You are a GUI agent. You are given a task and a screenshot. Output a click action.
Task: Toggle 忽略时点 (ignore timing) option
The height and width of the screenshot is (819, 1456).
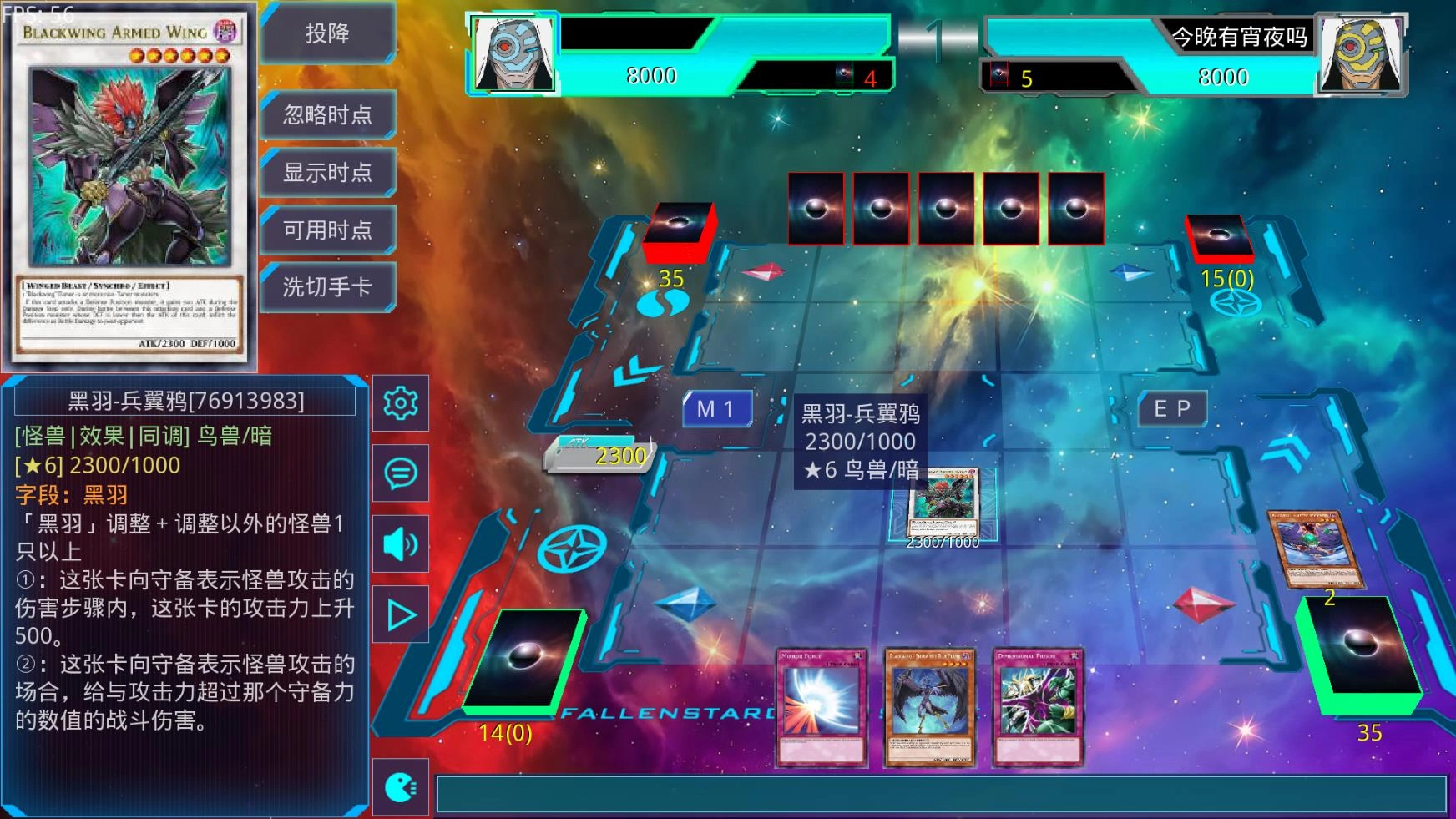[x=327, y=115]
